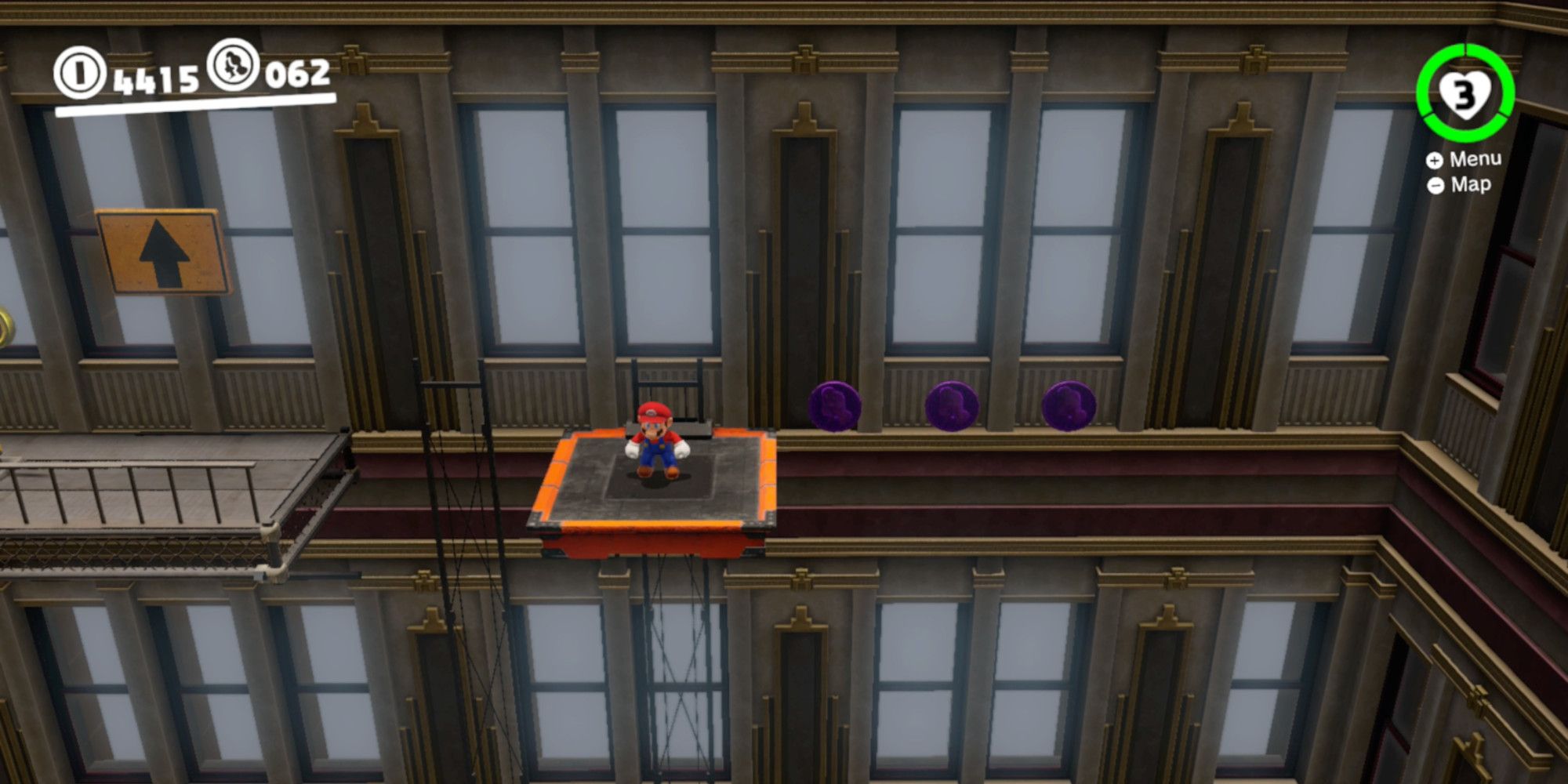Open the Menu option
The image size is (1568, 784).
[x=1477, y=161]
